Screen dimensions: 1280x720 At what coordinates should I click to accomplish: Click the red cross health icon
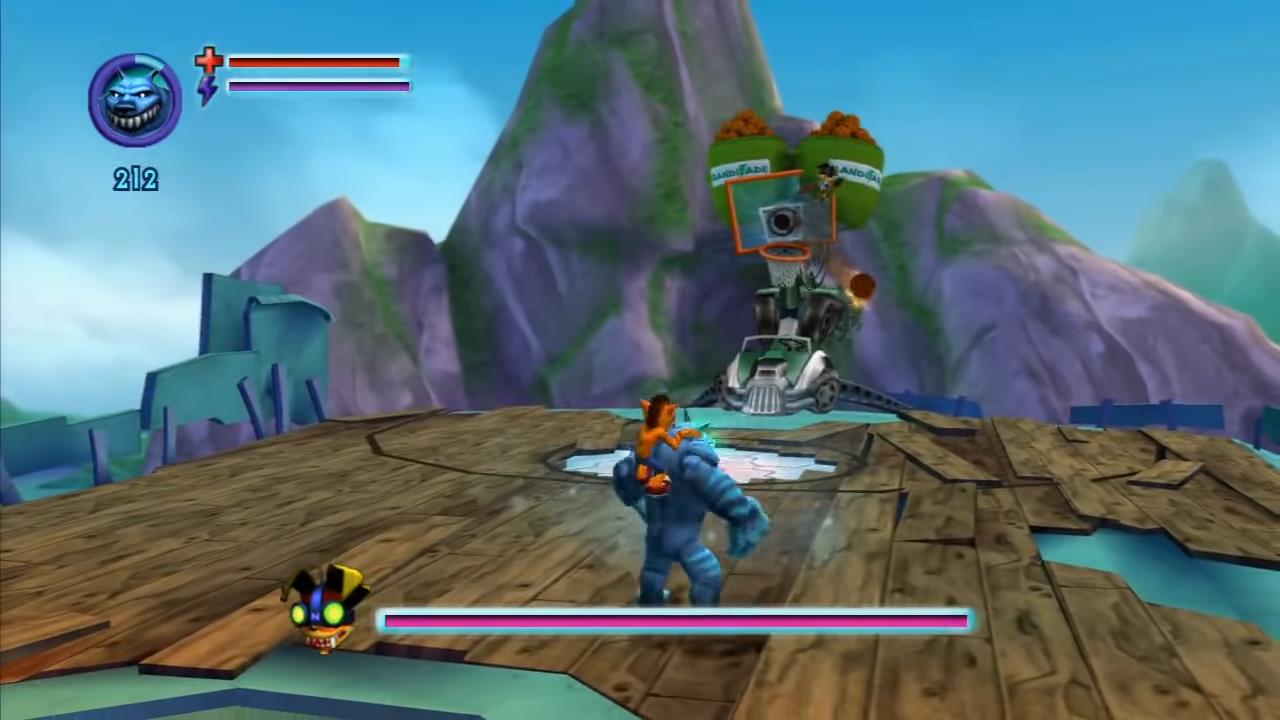point(208,61)
